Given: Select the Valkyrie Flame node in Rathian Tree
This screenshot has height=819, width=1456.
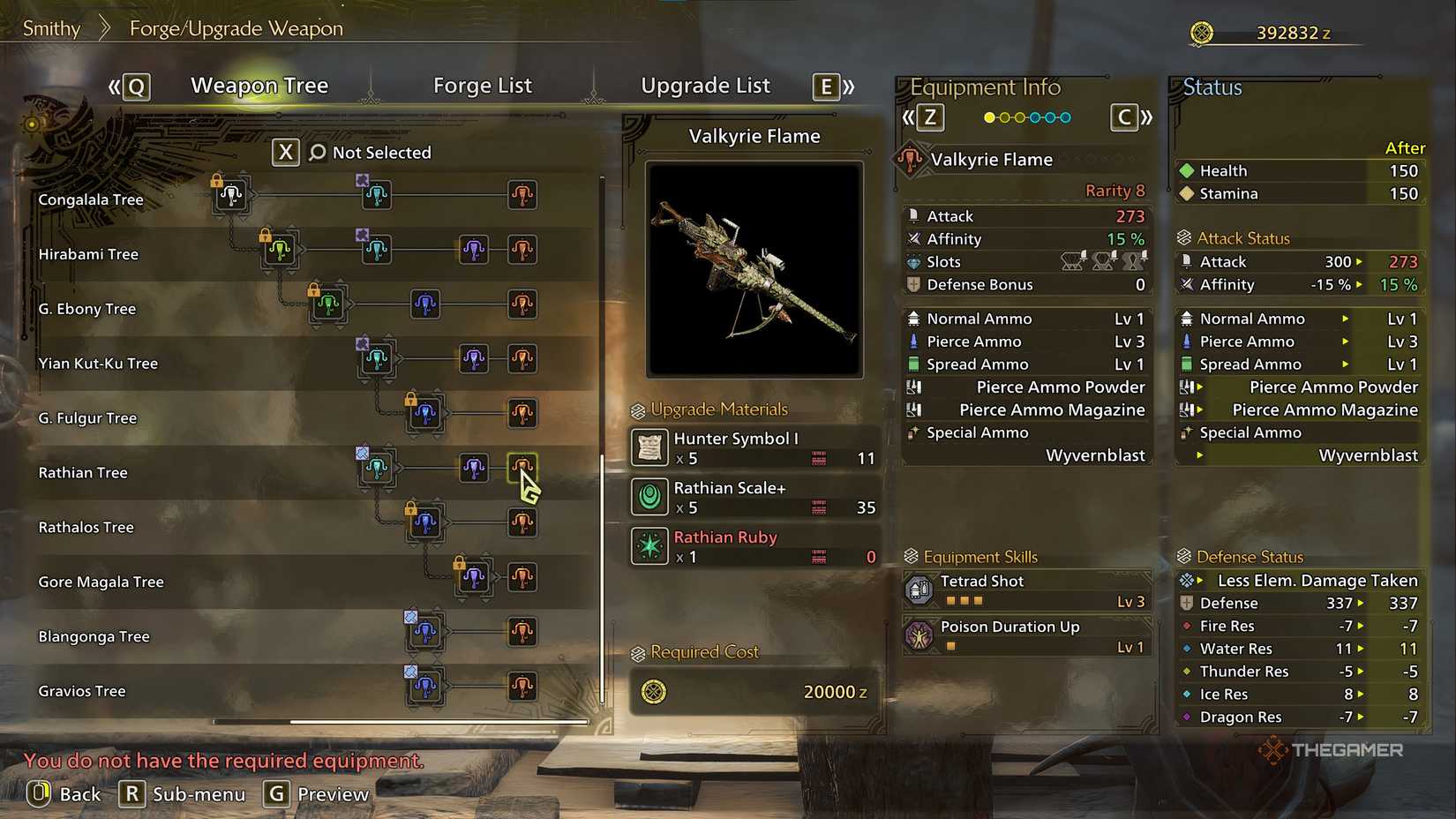Looking at the screenshot, I should pos(522,468).
